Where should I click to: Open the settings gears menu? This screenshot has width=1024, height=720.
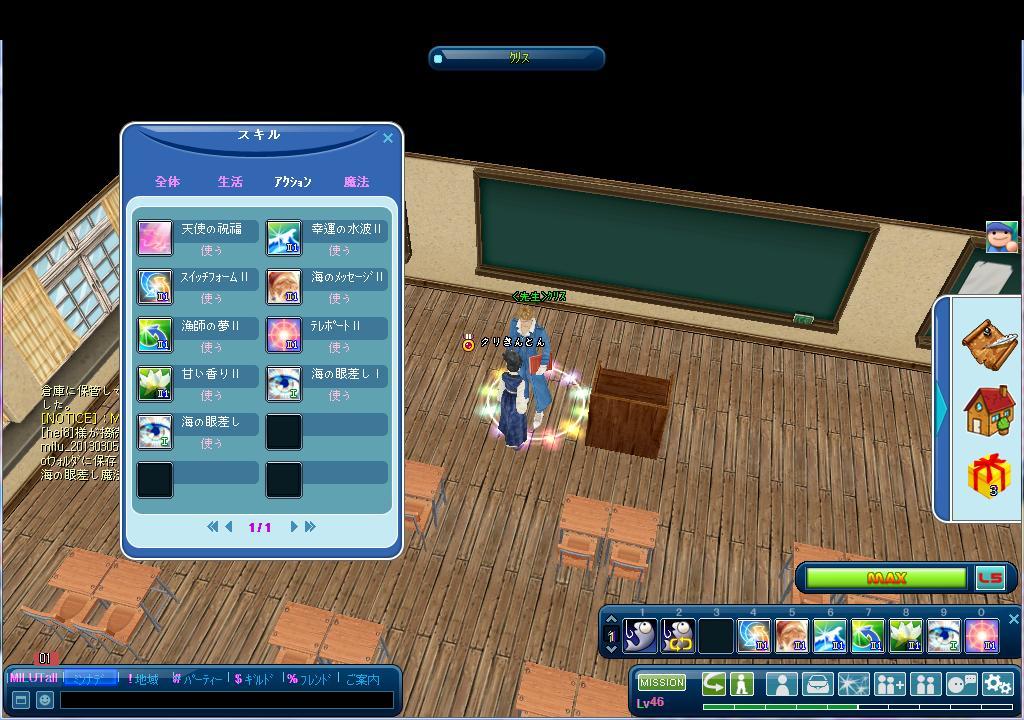[997, 684]
